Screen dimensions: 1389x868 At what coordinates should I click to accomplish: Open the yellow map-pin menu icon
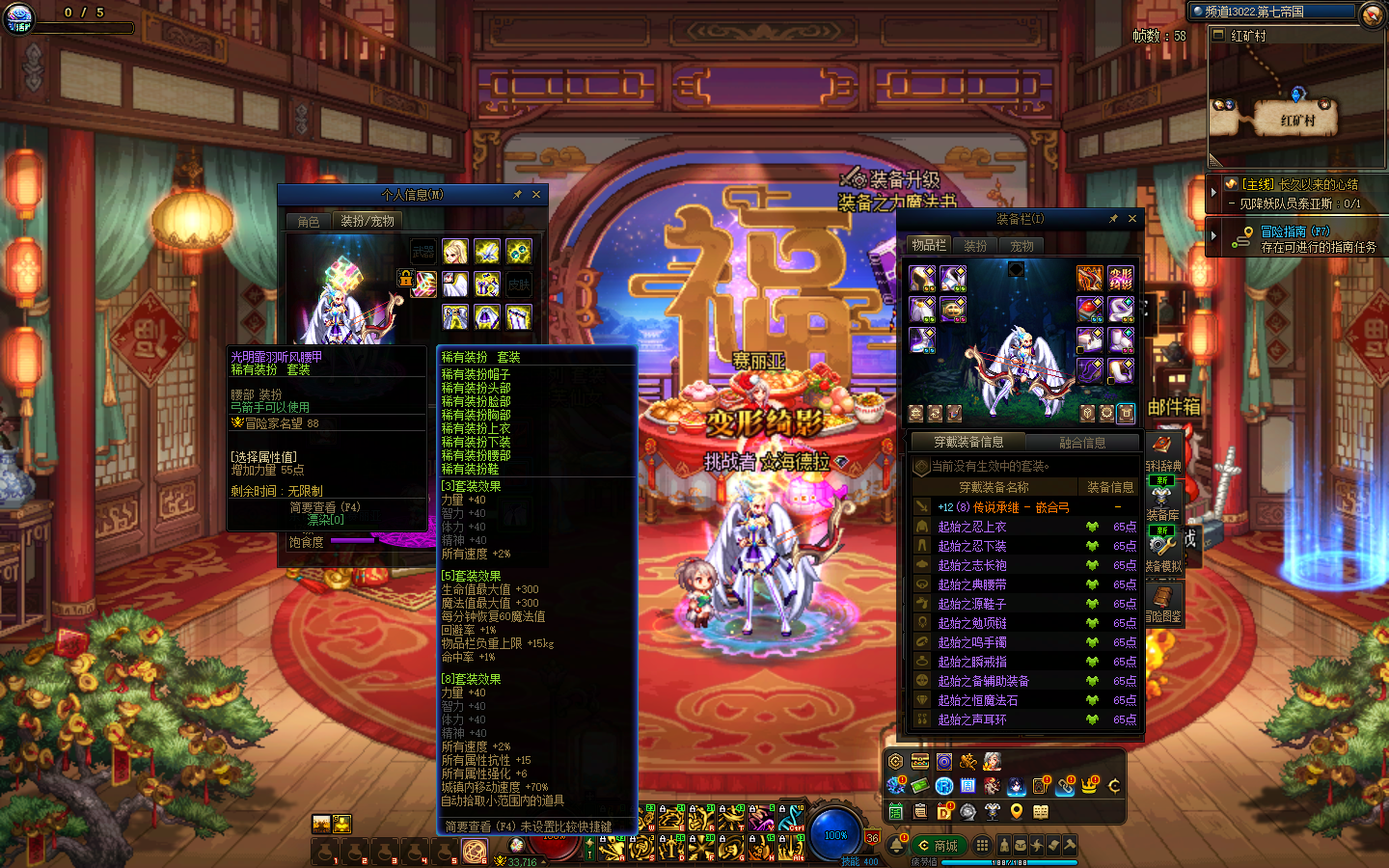[x=1017, y=812]
